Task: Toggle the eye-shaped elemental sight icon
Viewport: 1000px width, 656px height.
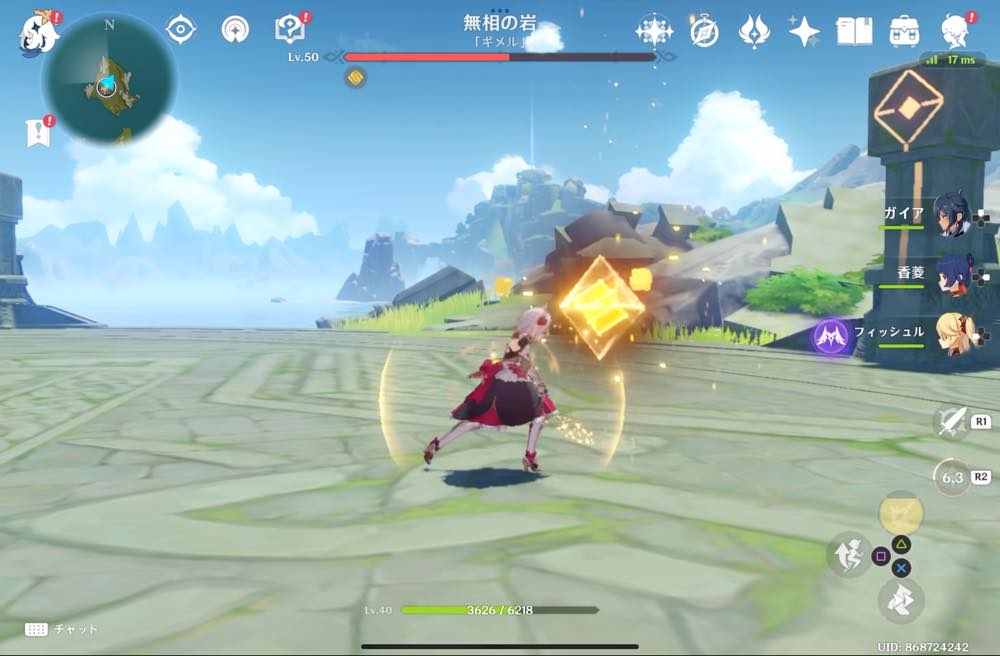Action: point(180,30)
